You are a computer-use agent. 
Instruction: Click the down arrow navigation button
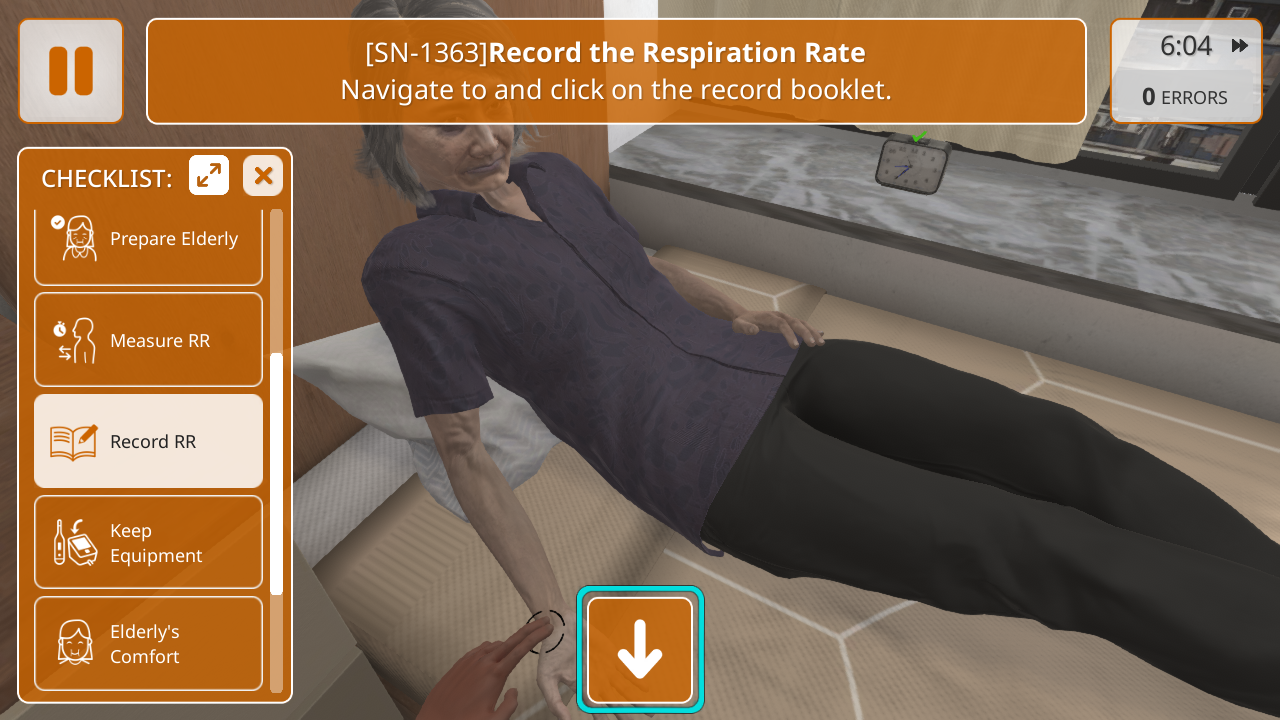click(x=640, y=649)
